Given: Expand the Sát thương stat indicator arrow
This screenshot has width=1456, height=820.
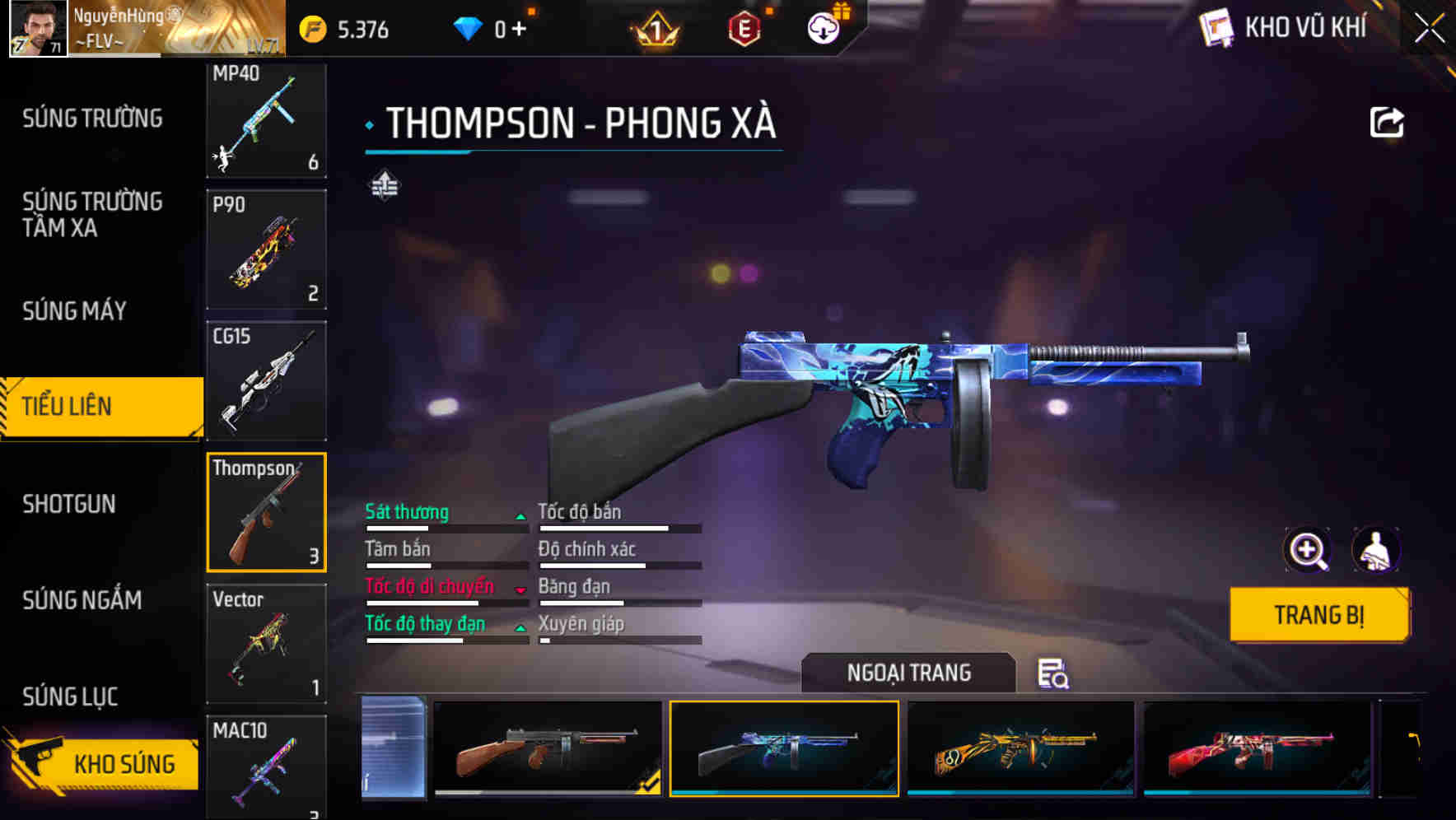Looking at the screenshot, I should [x=521, y=515].
